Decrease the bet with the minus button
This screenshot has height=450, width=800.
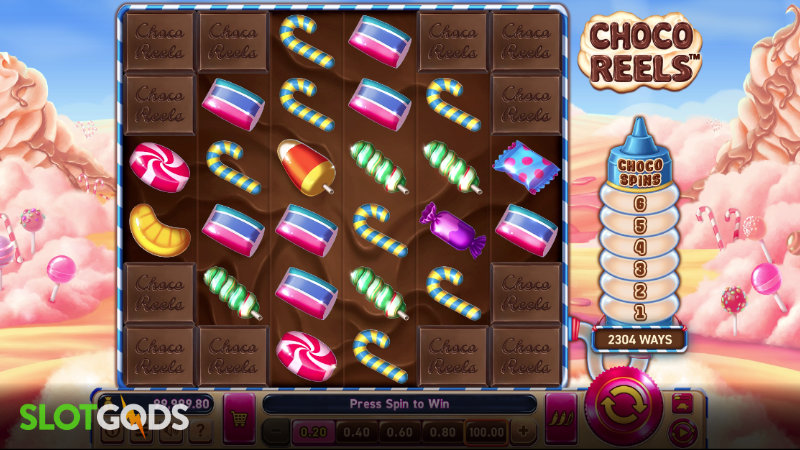click(275, 432)
